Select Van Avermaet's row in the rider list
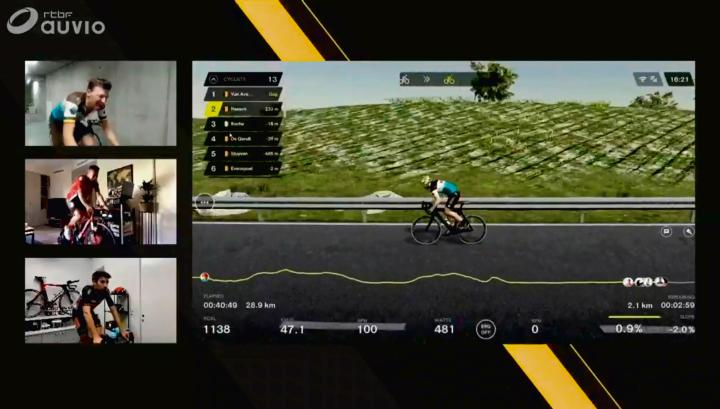The height and width of the screenshot is (409, 720). click(243, 93)
